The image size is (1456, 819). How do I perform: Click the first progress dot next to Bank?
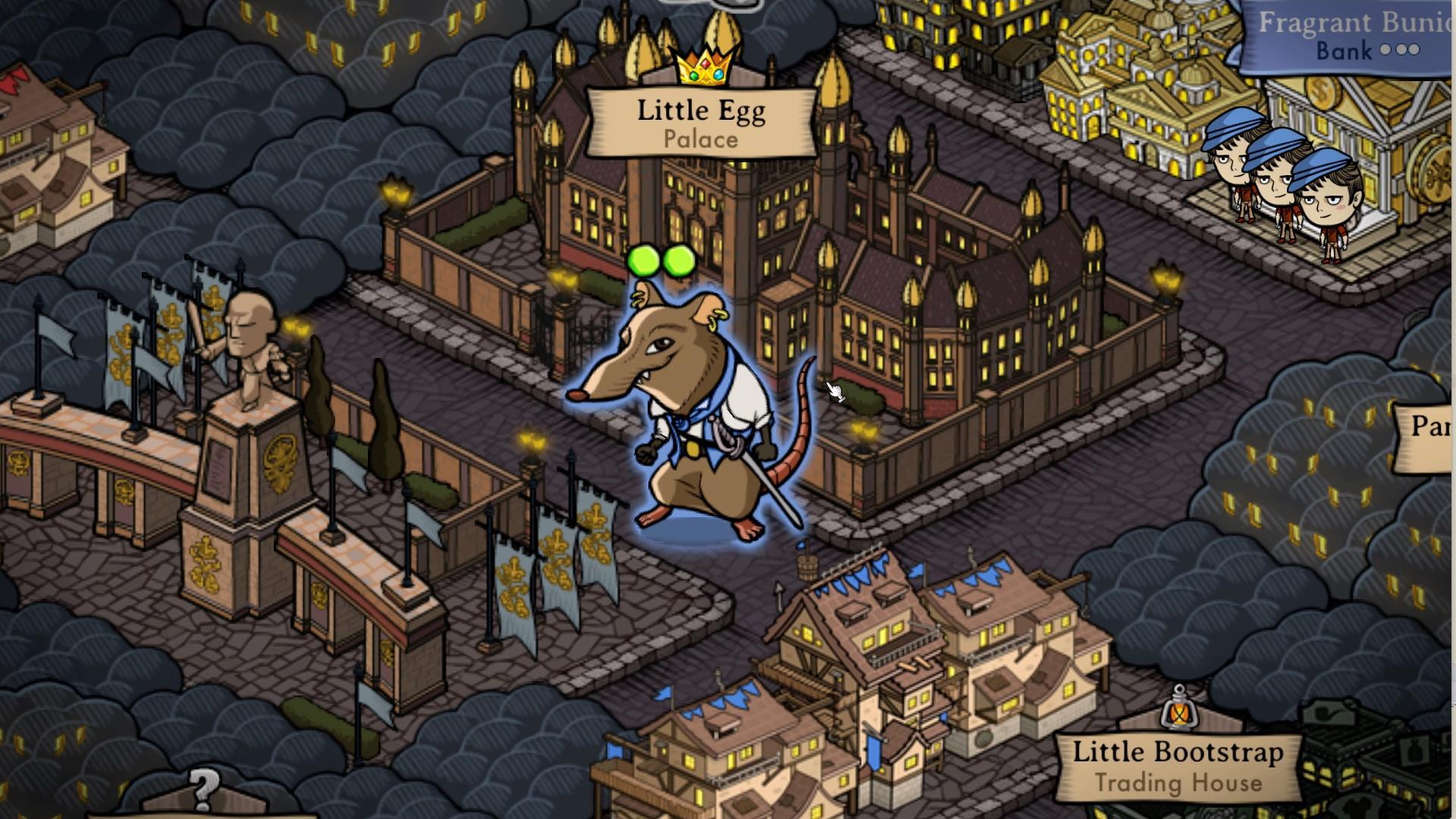[1385, 50]
